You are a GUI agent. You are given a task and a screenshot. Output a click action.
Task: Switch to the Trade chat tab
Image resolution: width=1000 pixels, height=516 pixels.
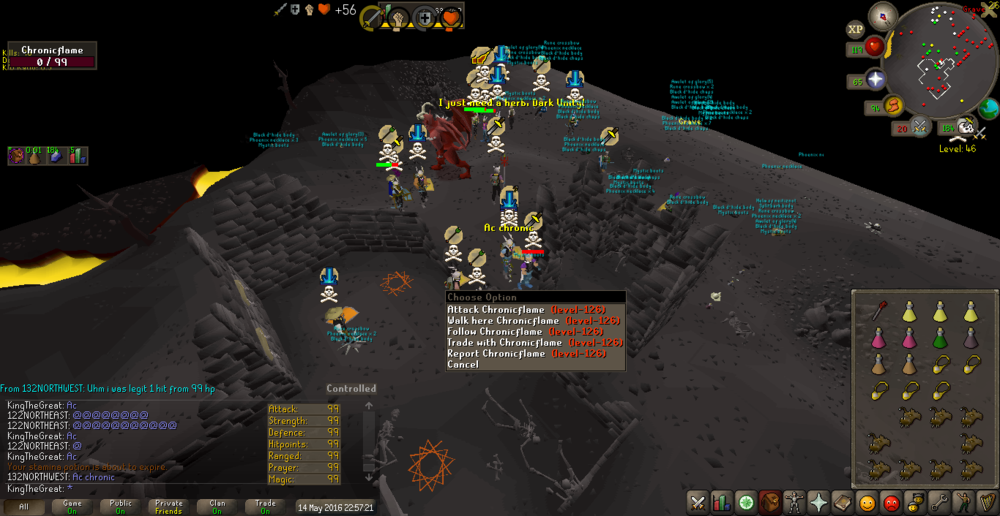click(x=265, y=507)
